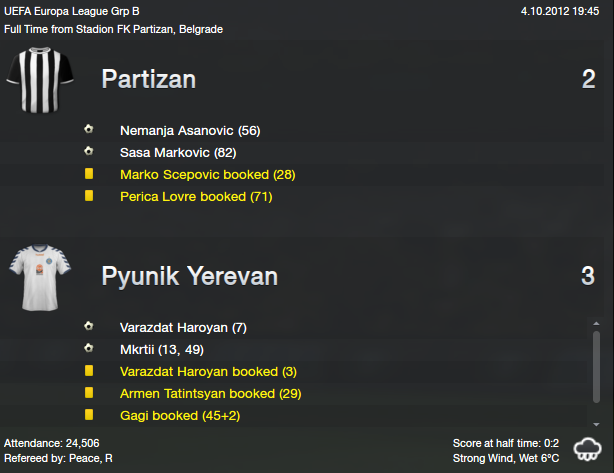Open the Pyunik Yerevan team name
This screenshot has height=473, width=614.
pos(190,276)
